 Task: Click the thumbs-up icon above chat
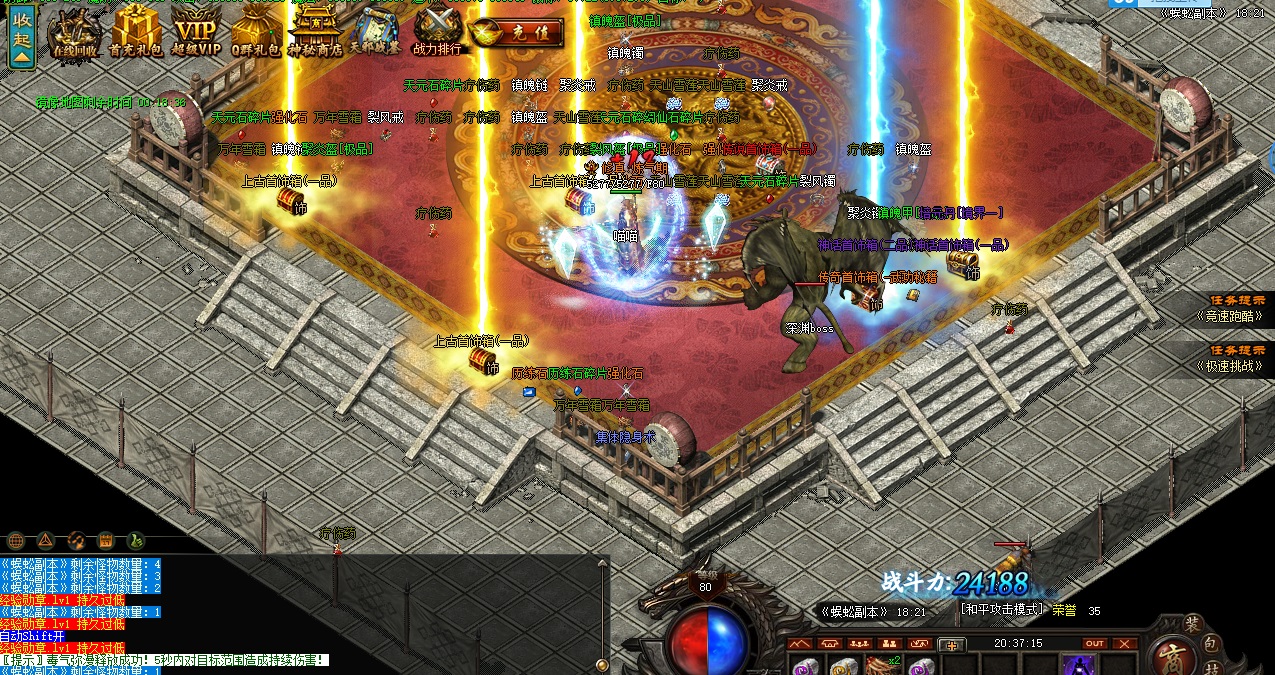tap(135, 541)
